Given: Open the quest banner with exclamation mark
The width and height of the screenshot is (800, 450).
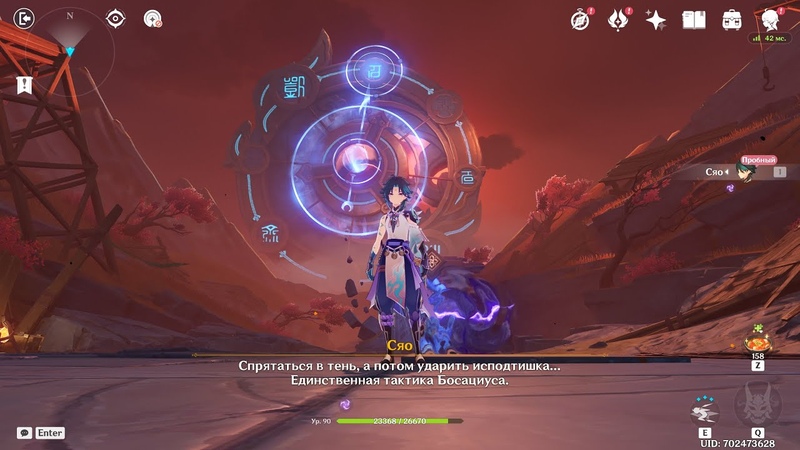Looking at the screenshot, I should 24,87.
